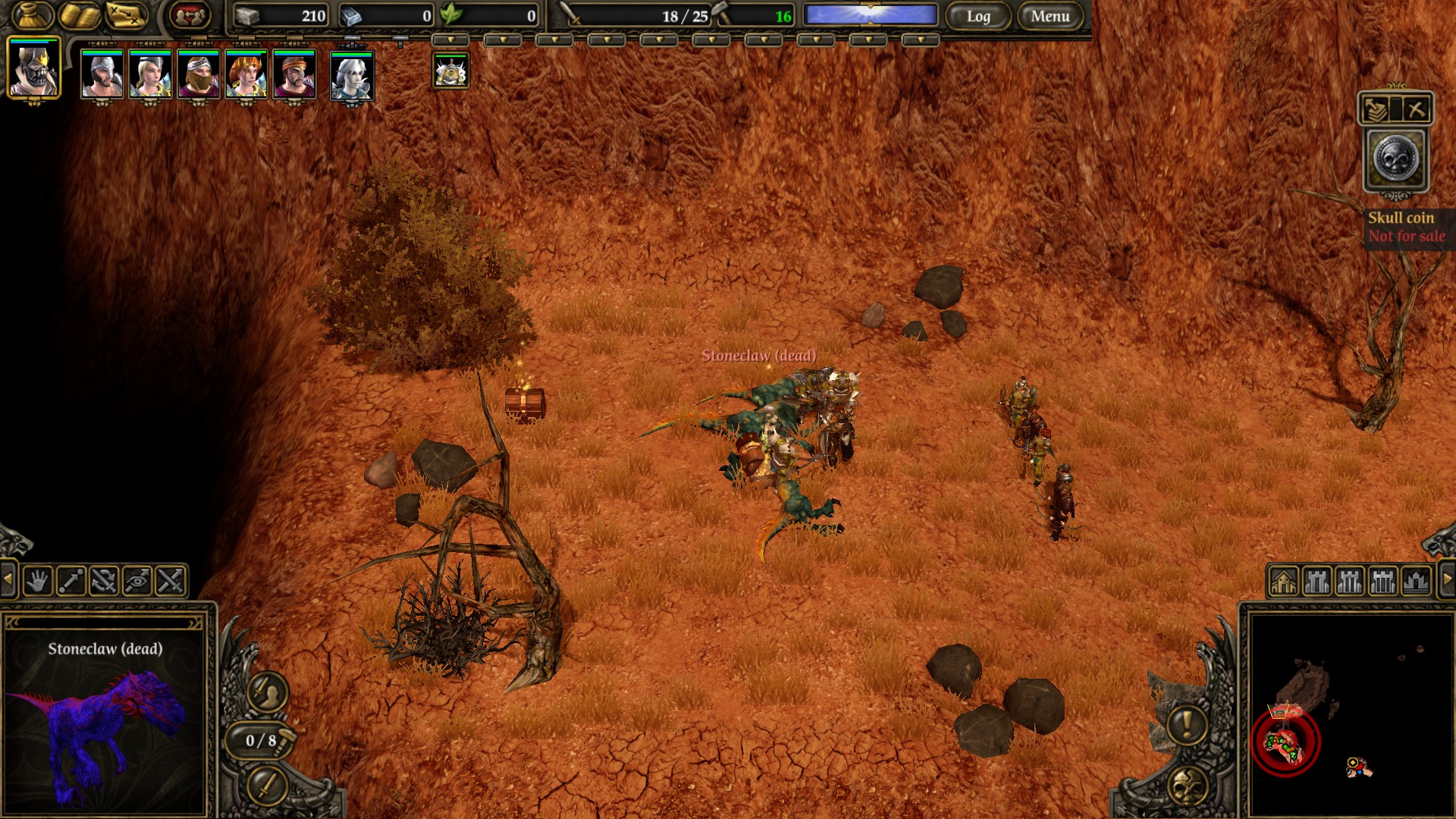The image size is (1456, 819).
Task: Select the house building icon
Action: coord(1284,582)
